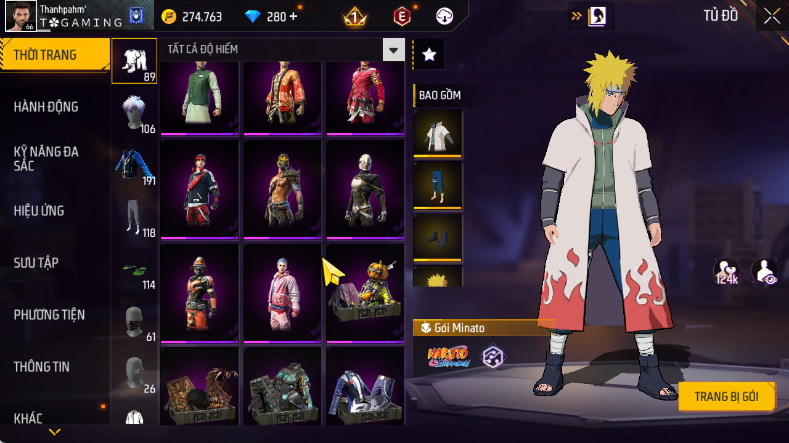Switch to the Hành Động tab
Viewport: 789px width, 443px height.
(46, 107)
